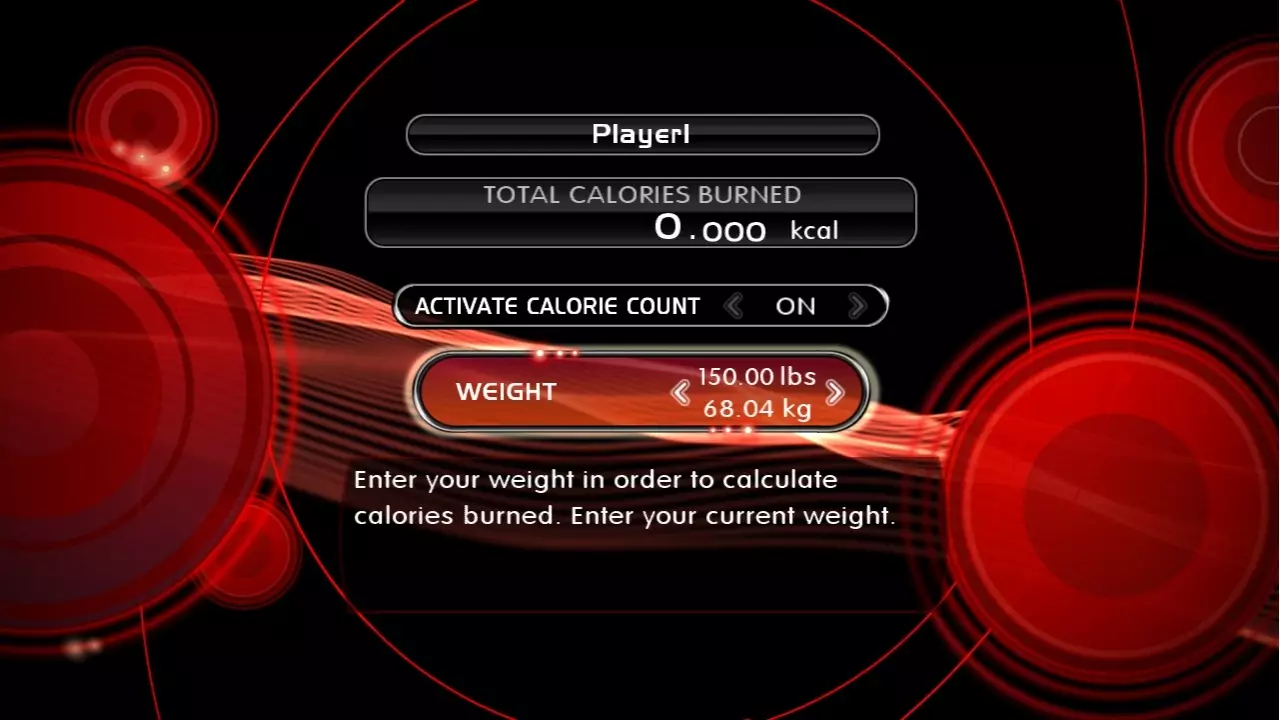Increase weight using the right chevron

click(x=833, y=393)
